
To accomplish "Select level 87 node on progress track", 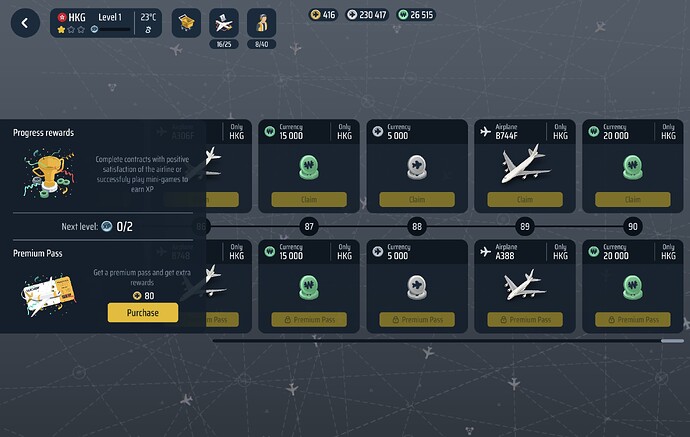I will [x=309, y=227].
